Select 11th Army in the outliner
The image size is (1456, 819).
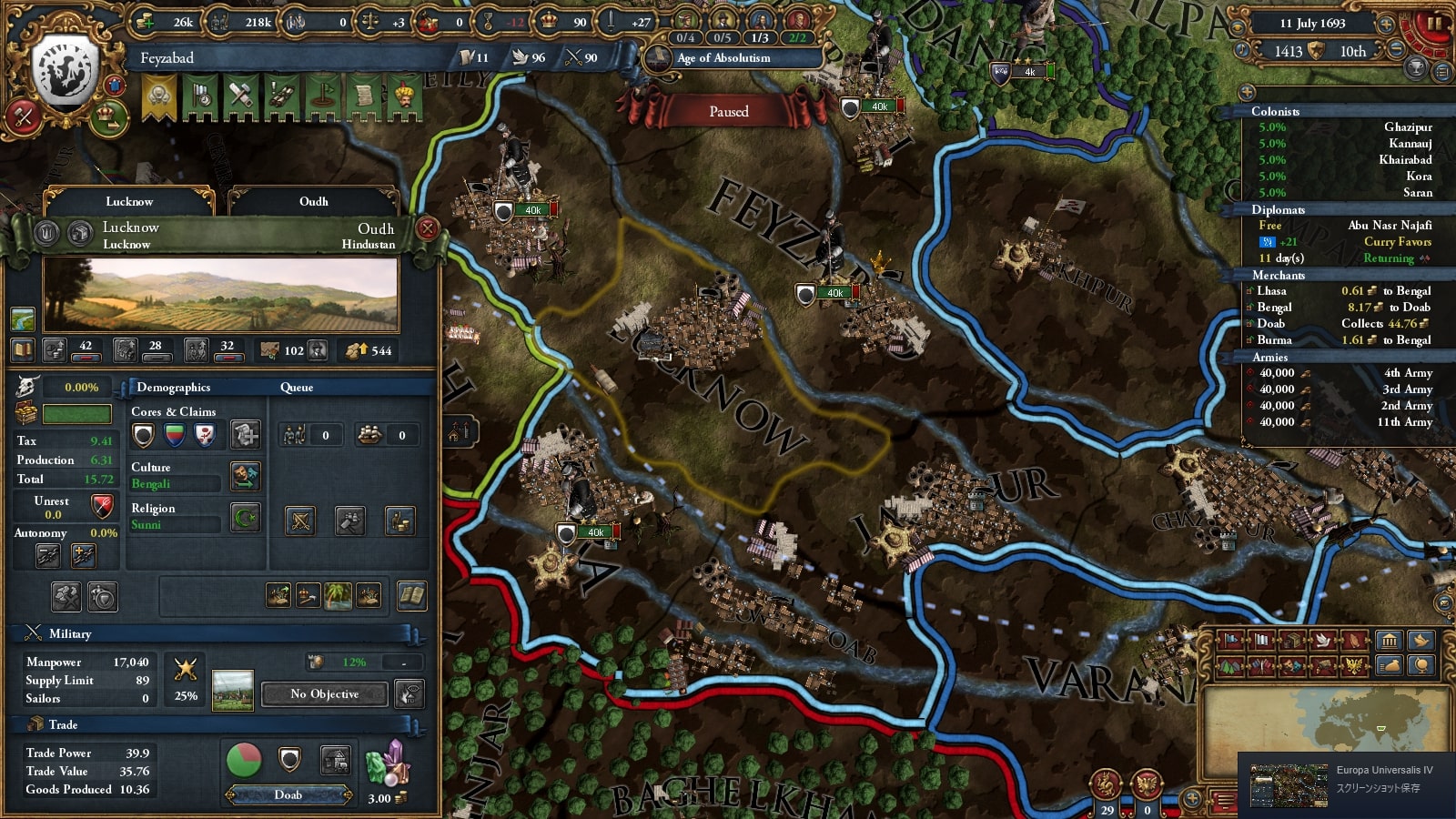pyautogui.click(x=1404, y=422)
